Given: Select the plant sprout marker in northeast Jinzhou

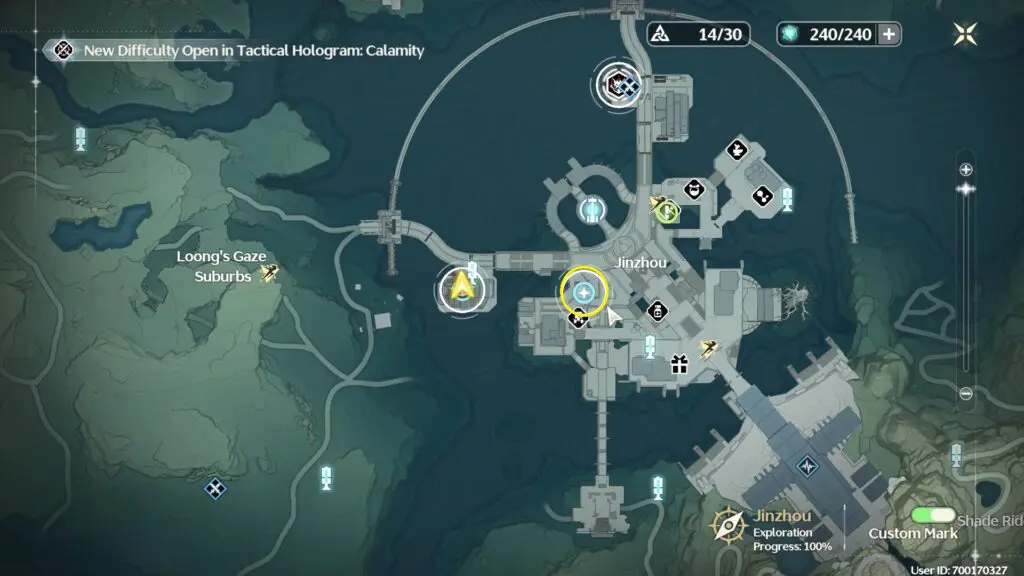Looking at the screenshot, I should [737, 151].
